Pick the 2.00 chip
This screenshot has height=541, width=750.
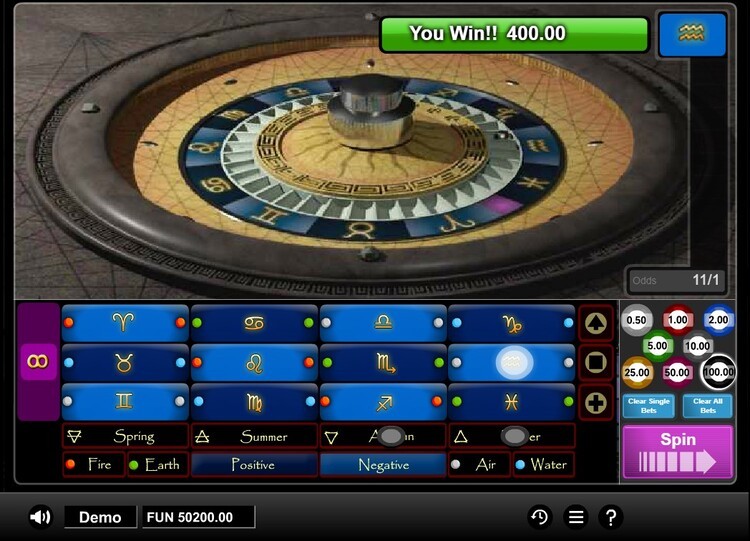[x=718, y=320]
